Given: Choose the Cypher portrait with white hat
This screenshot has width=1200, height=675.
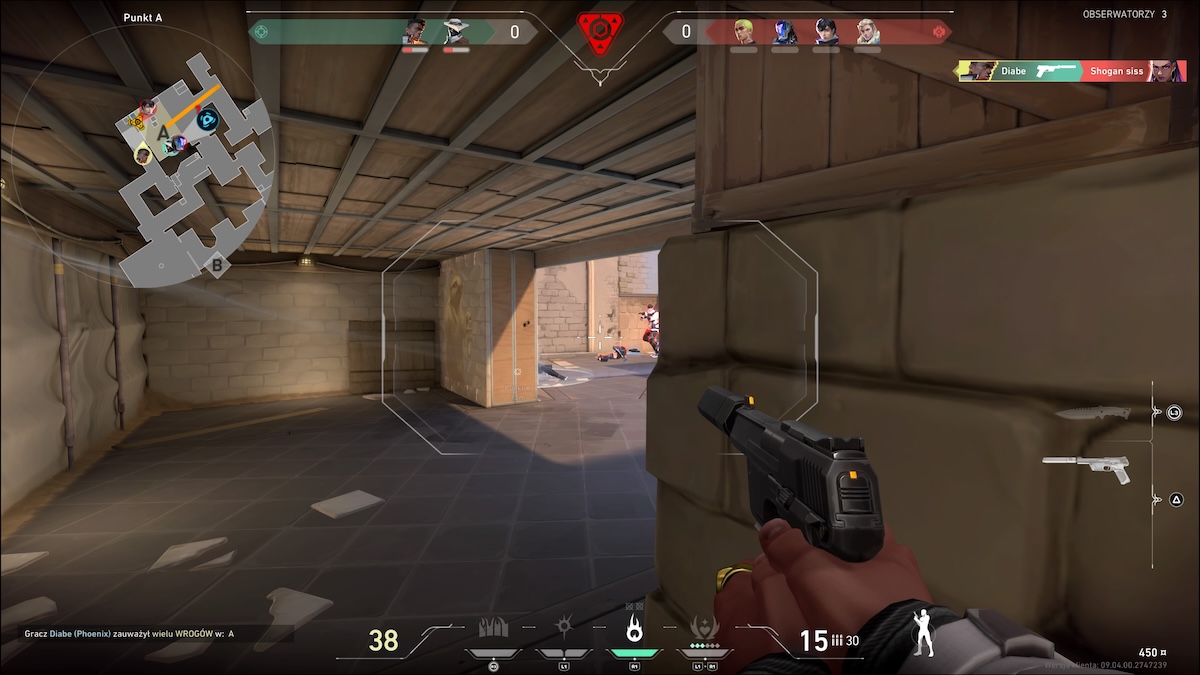Looking at the screenshot, I should pyautogui.click(x=456, y=32).
